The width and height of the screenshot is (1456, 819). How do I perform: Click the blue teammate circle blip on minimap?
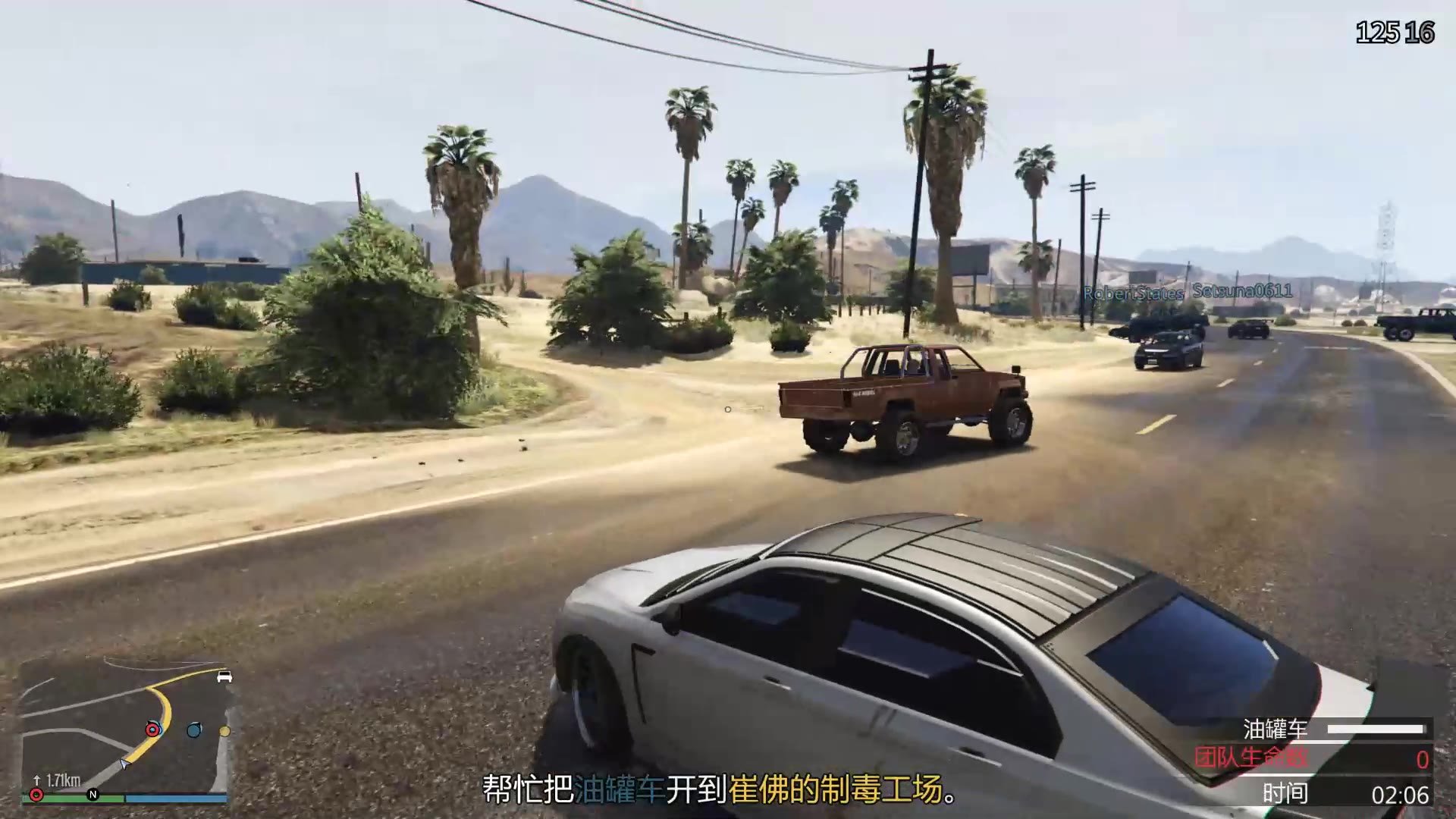pos(194,730)
